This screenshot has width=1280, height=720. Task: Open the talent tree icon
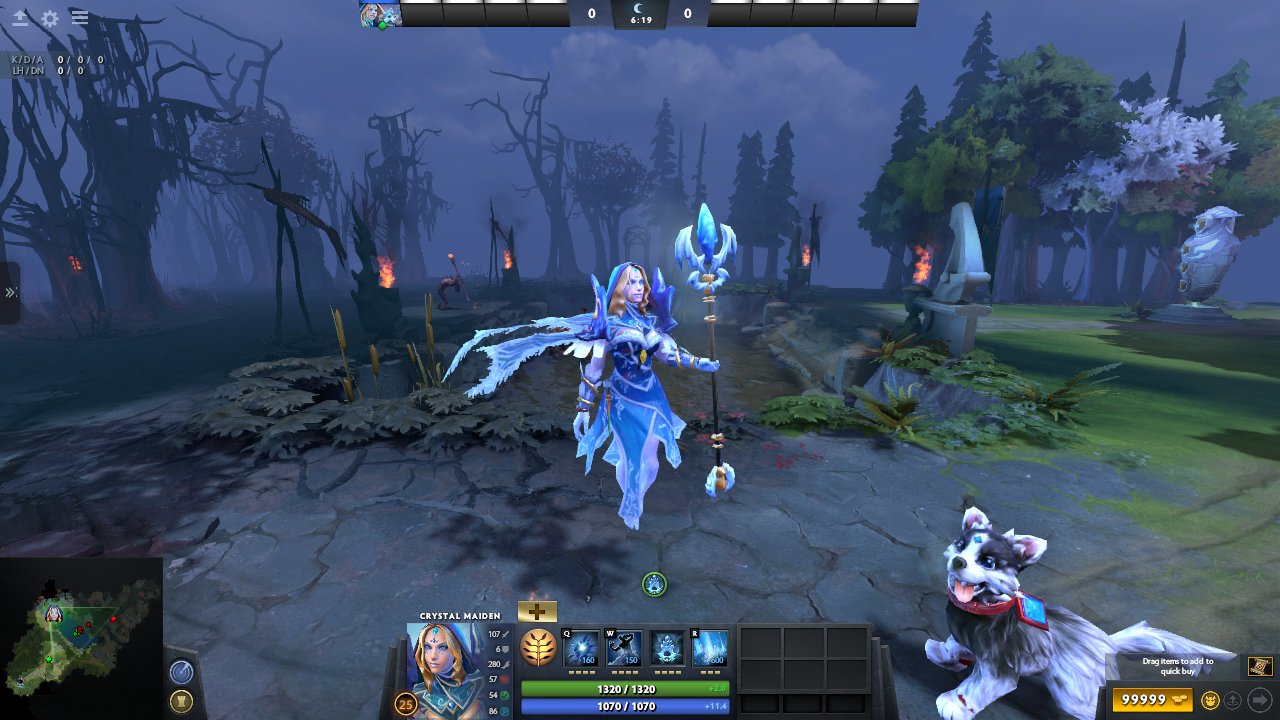538,649
